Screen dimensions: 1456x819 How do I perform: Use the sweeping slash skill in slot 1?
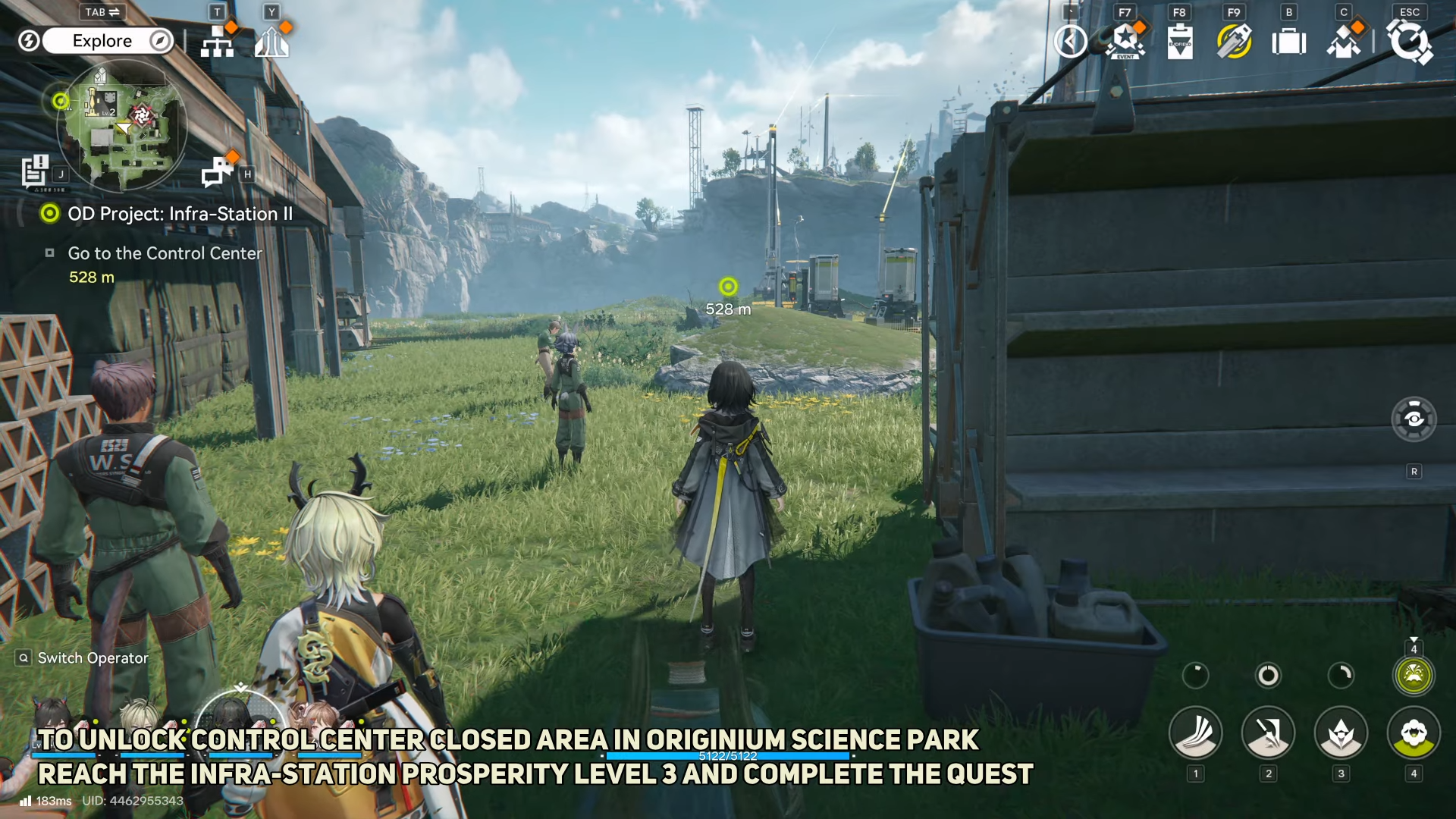point(1196,733)
